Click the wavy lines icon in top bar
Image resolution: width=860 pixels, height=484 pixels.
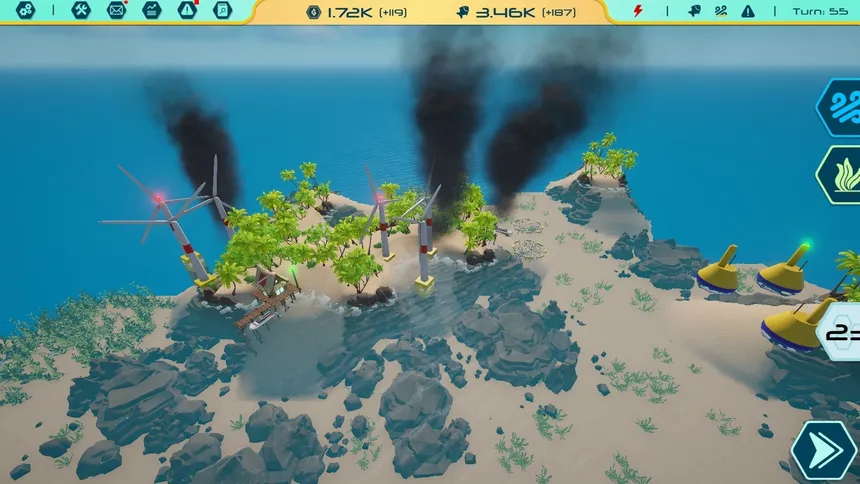tap(721, 11)
